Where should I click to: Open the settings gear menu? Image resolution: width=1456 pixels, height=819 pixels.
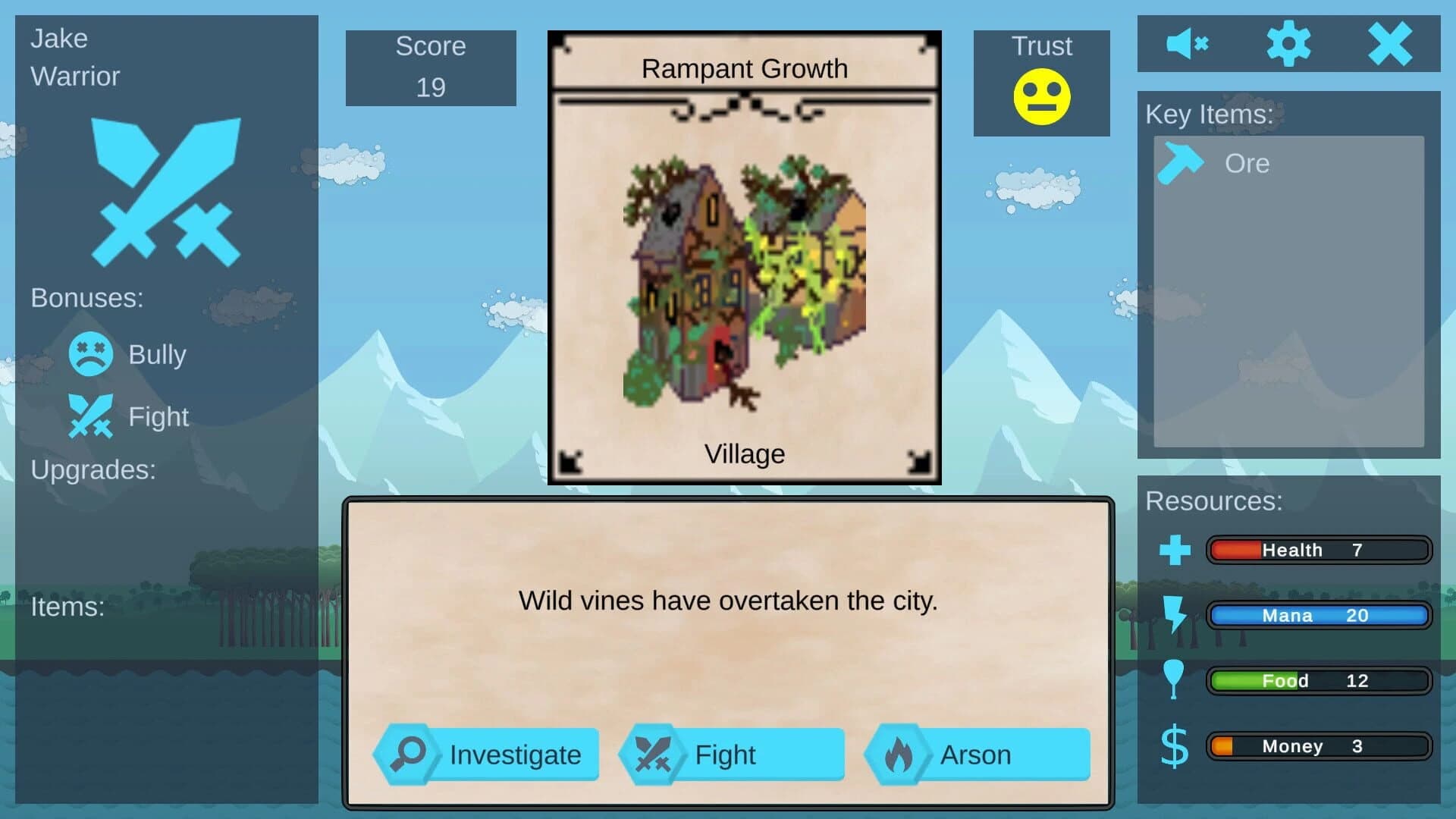(x=1289, y=43)
